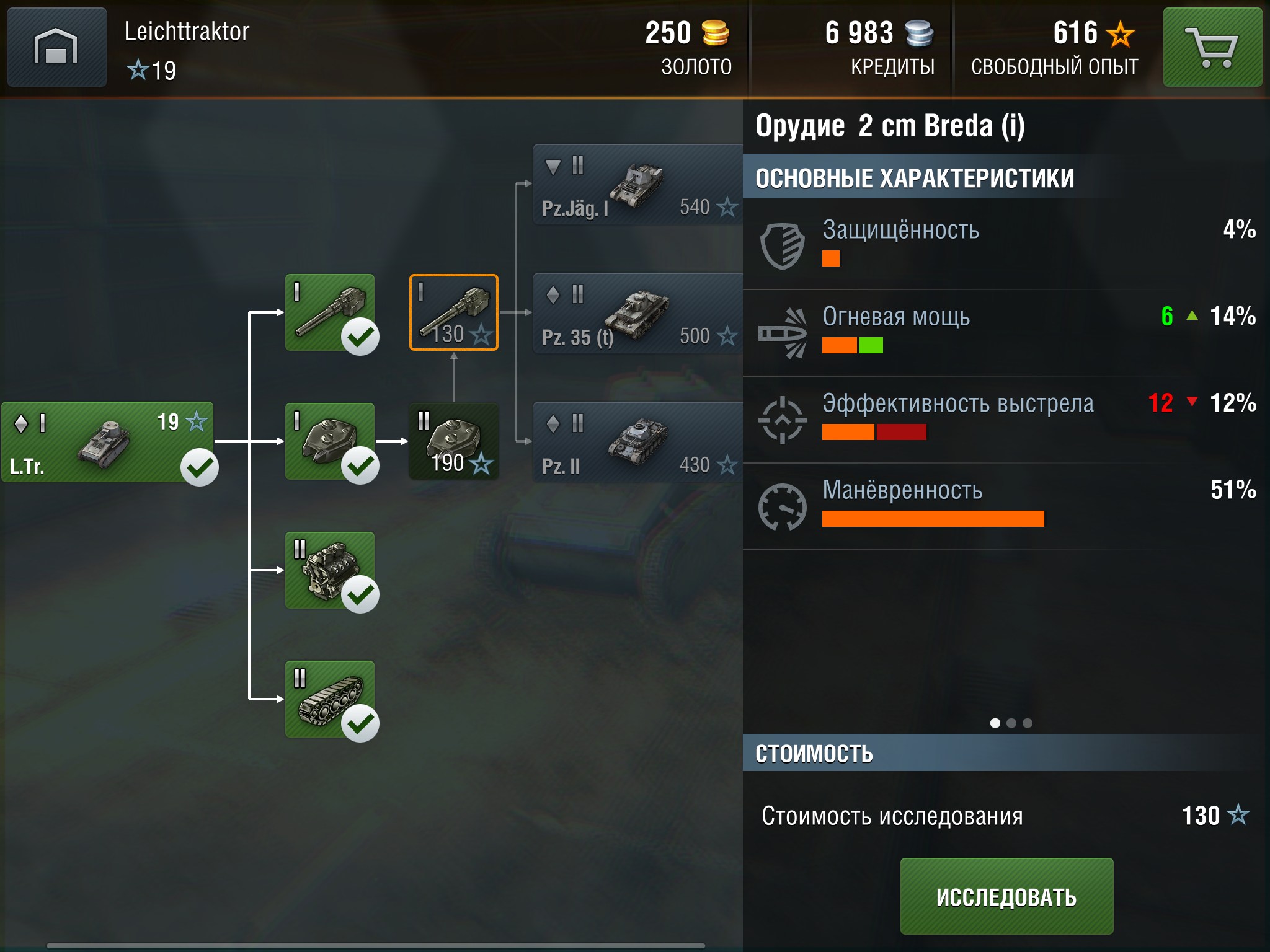Screen dimensions: 1270x952
Task: Show the gold balance (Золото)
Action: (x=687, y=47)
